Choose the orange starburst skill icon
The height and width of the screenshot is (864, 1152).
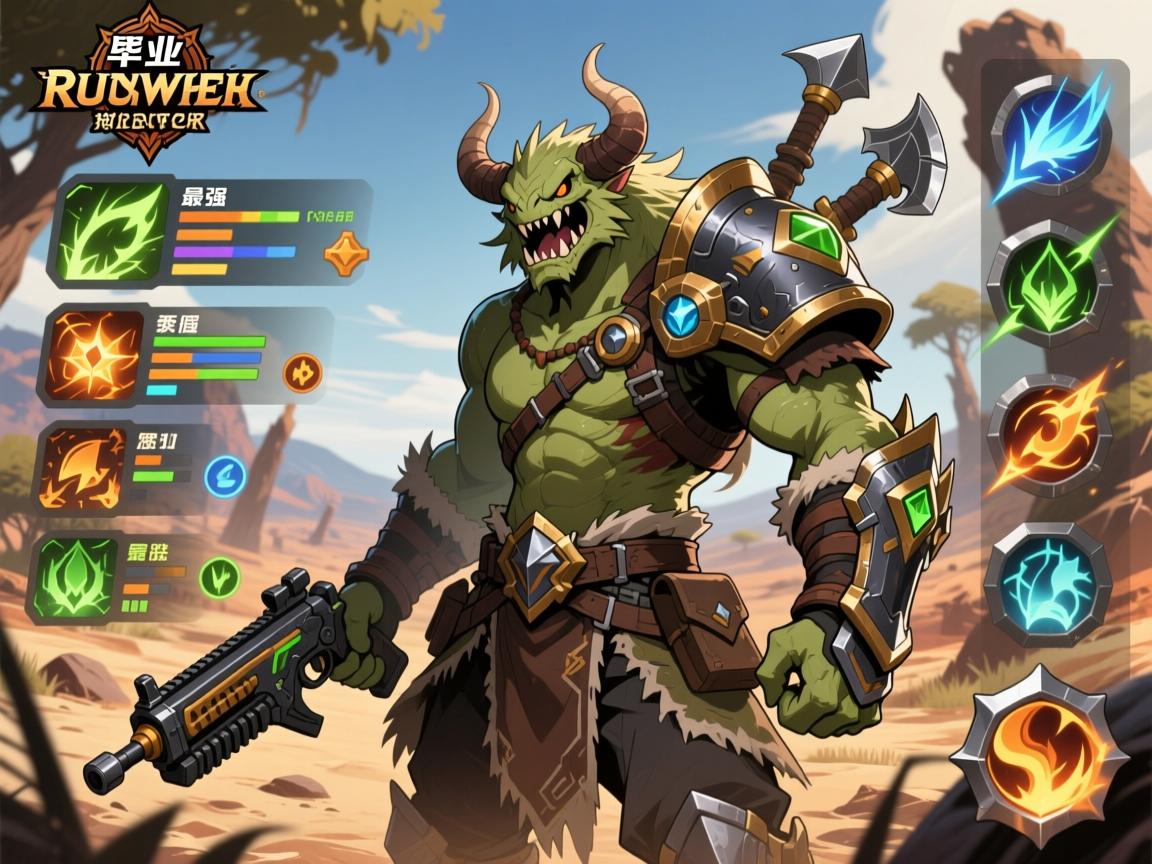tap(93, 356)
